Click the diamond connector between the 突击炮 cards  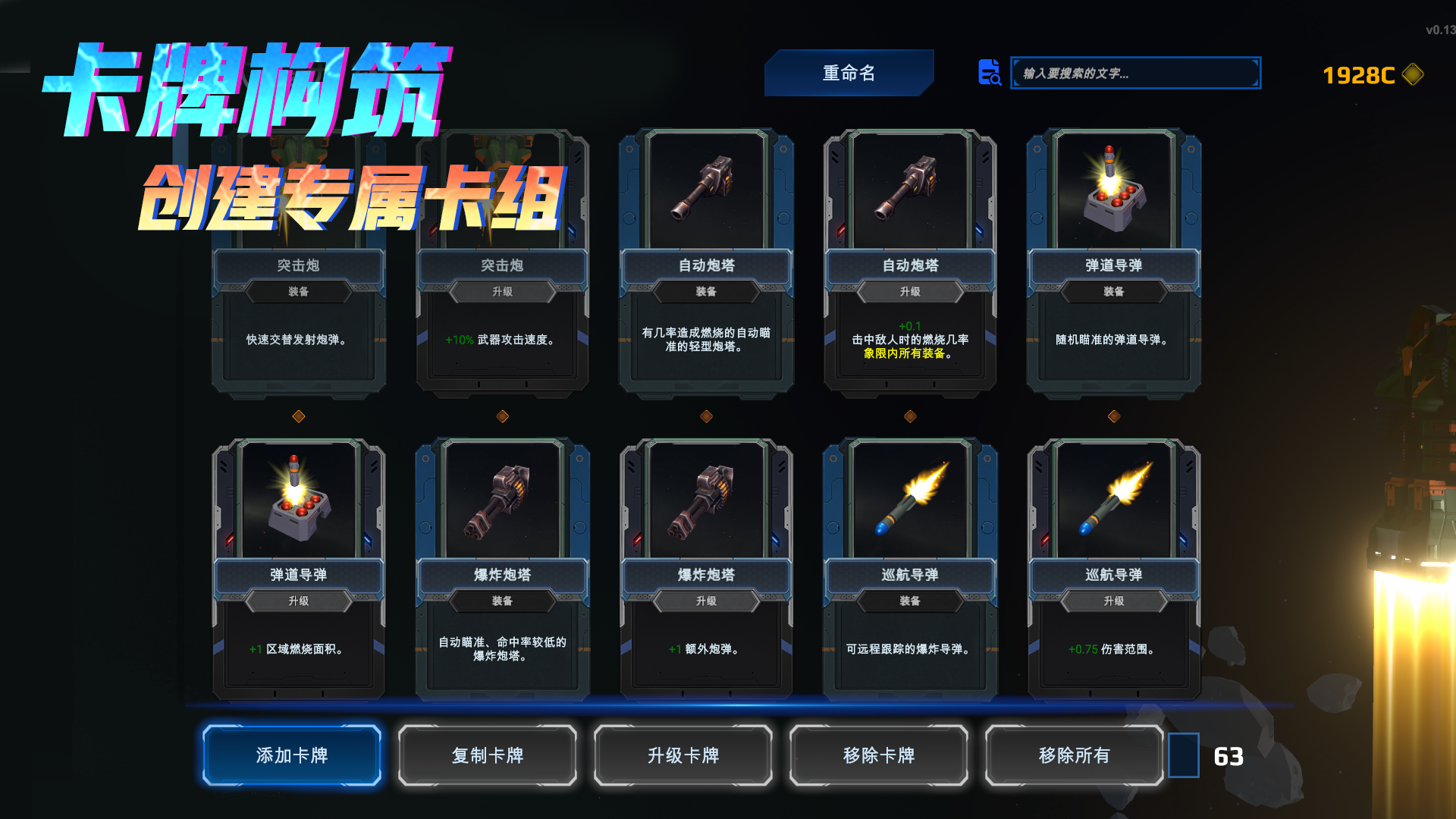point(299,414)
